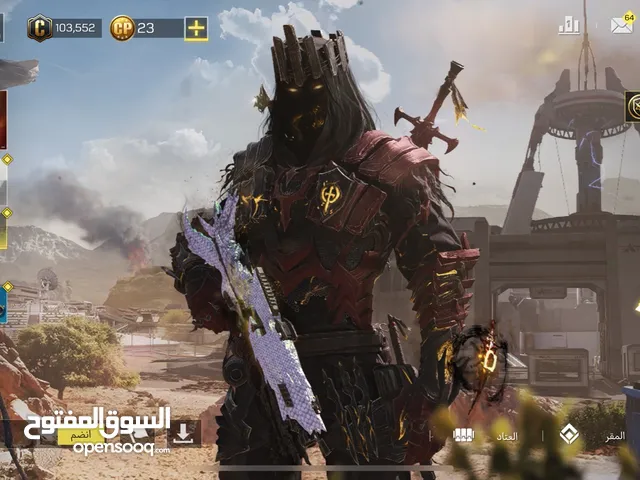
Task: Open the leaderboard podium icon
Action: pos(569,25)
